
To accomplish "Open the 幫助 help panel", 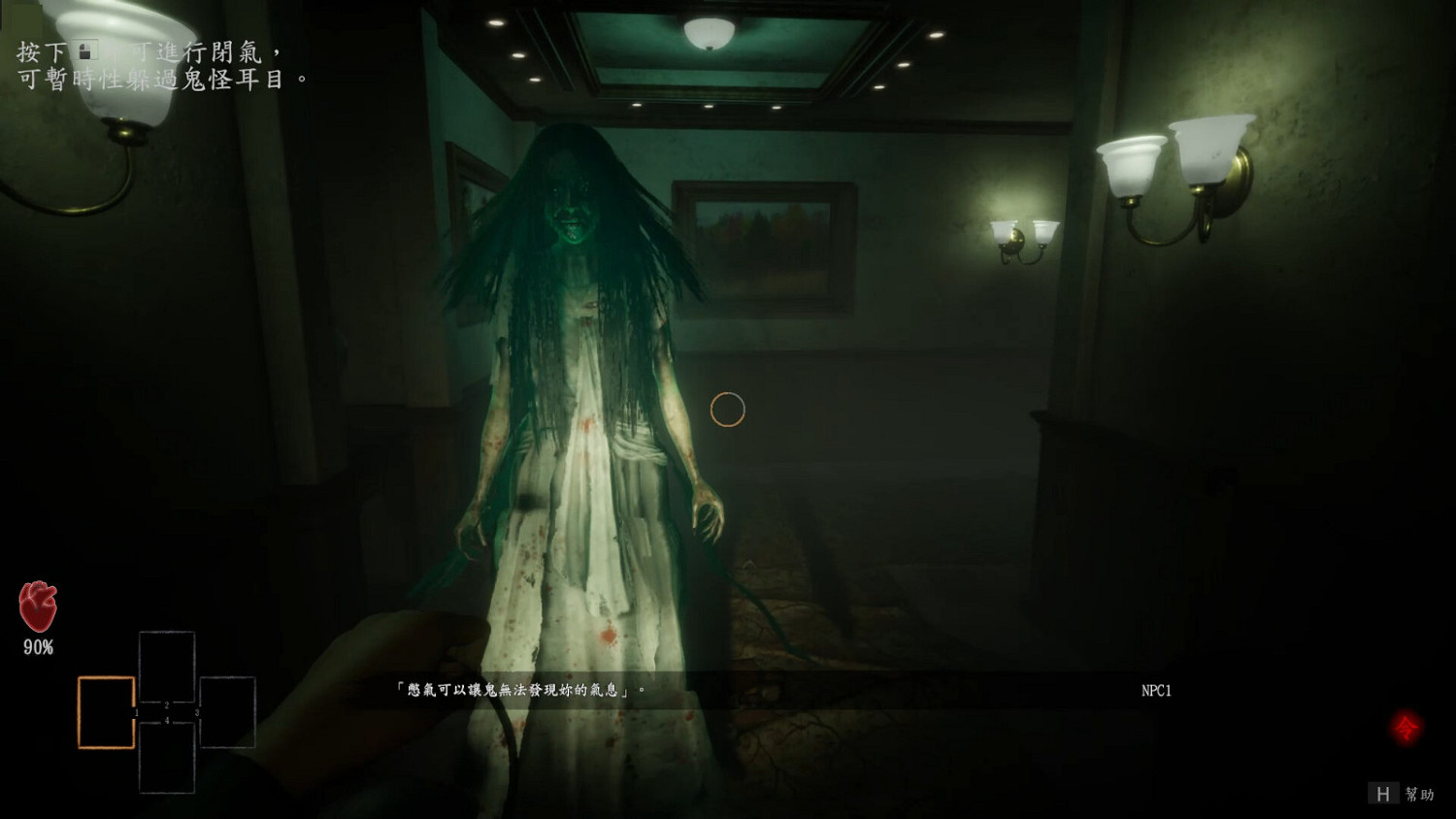I will pyautogui.click(x=1419, y=793).
